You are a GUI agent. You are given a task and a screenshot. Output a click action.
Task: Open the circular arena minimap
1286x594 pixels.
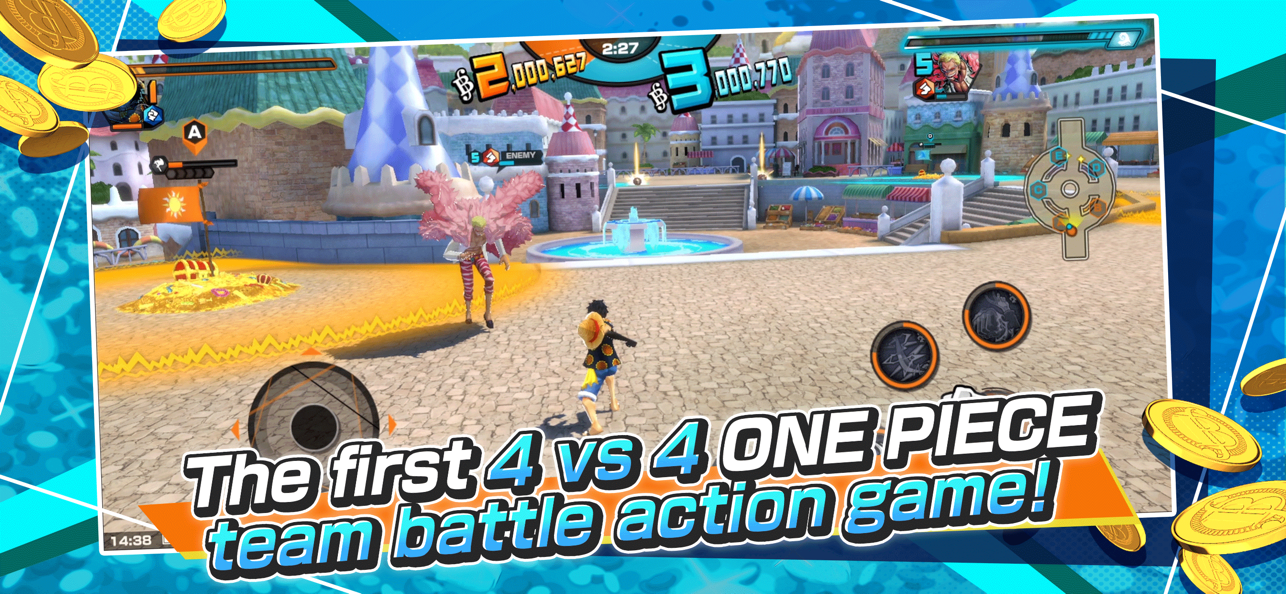(1069, 187)
